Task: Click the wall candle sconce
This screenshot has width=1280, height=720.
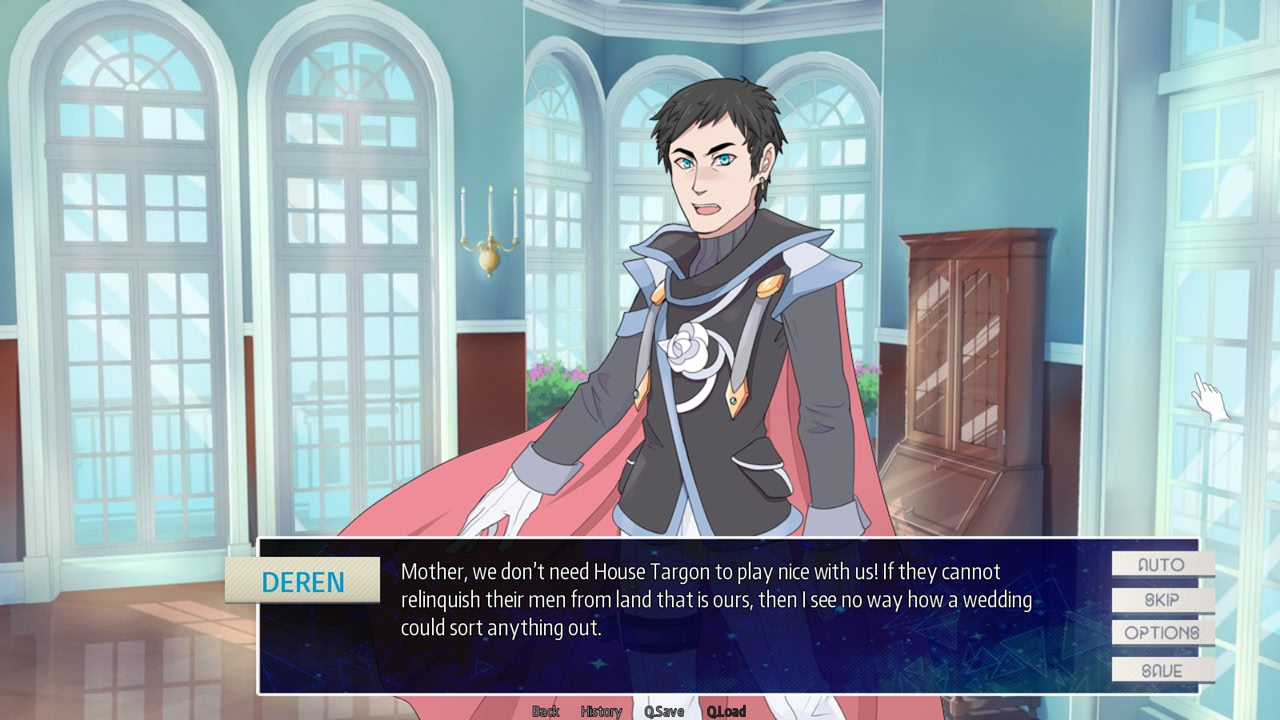Action: pyautogui.click(x=487, y=225)
